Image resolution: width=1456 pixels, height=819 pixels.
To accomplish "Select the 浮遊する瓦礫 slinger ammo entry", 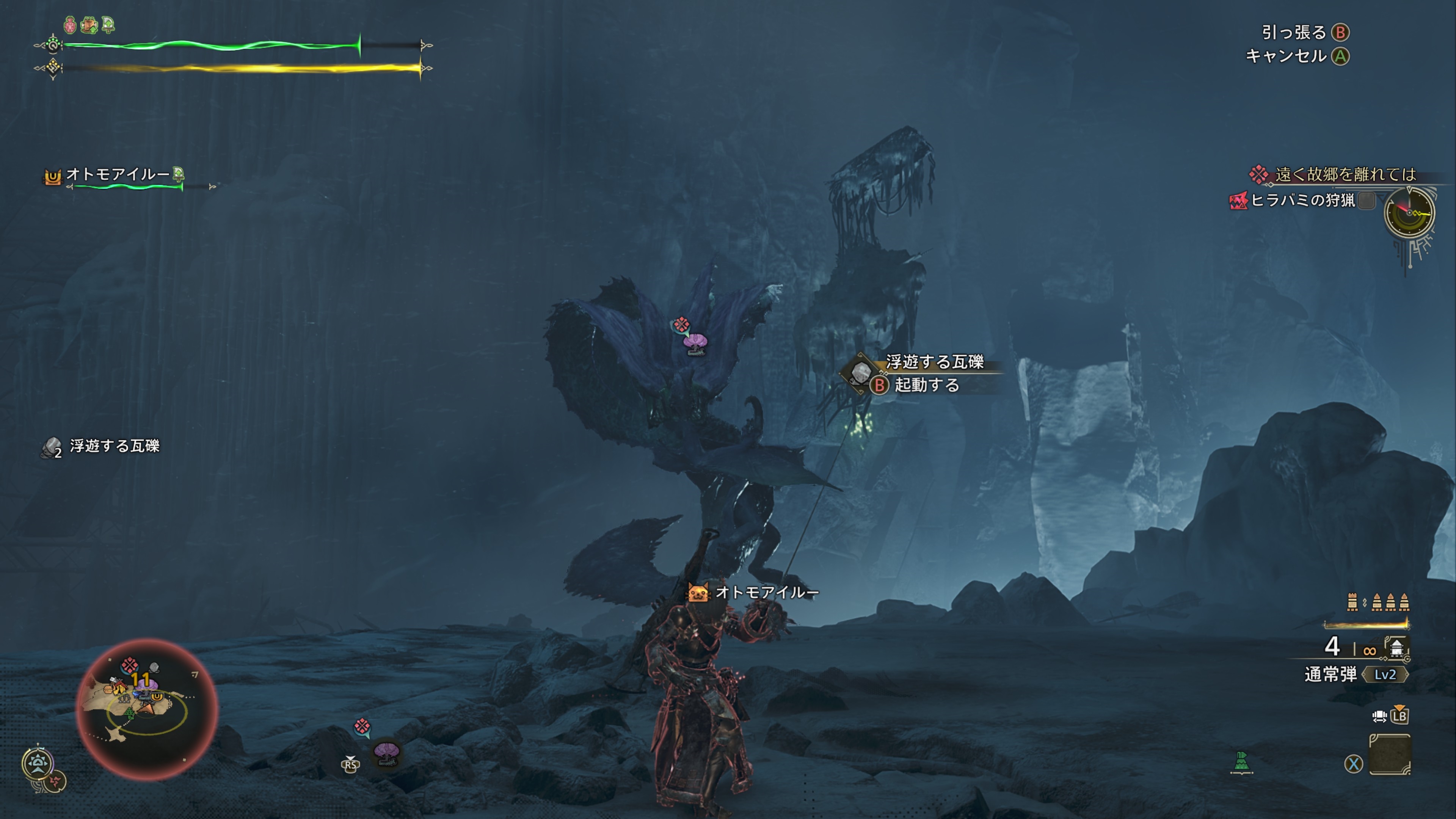I will 102,447.
